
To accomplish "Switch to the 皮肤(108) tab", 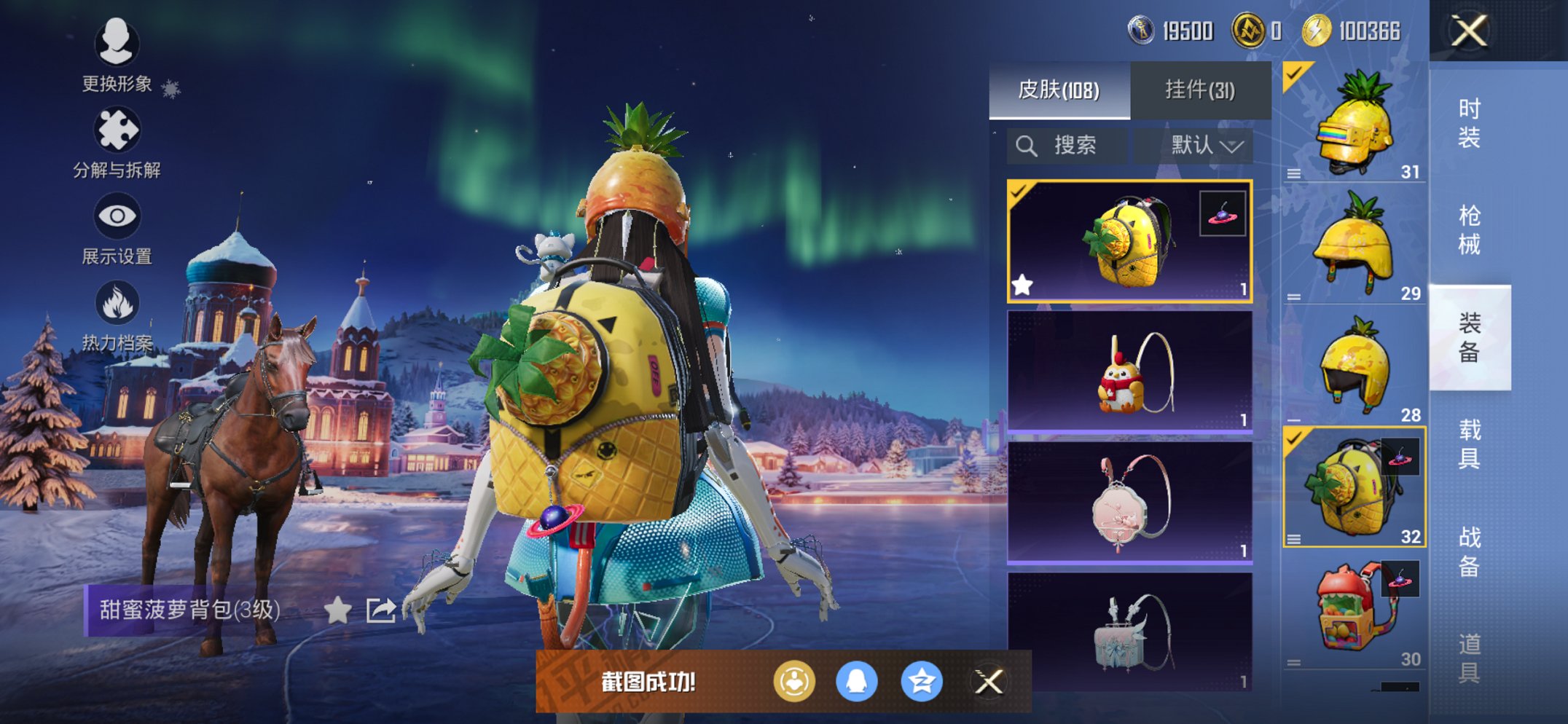I will [x=1059, y=90].
